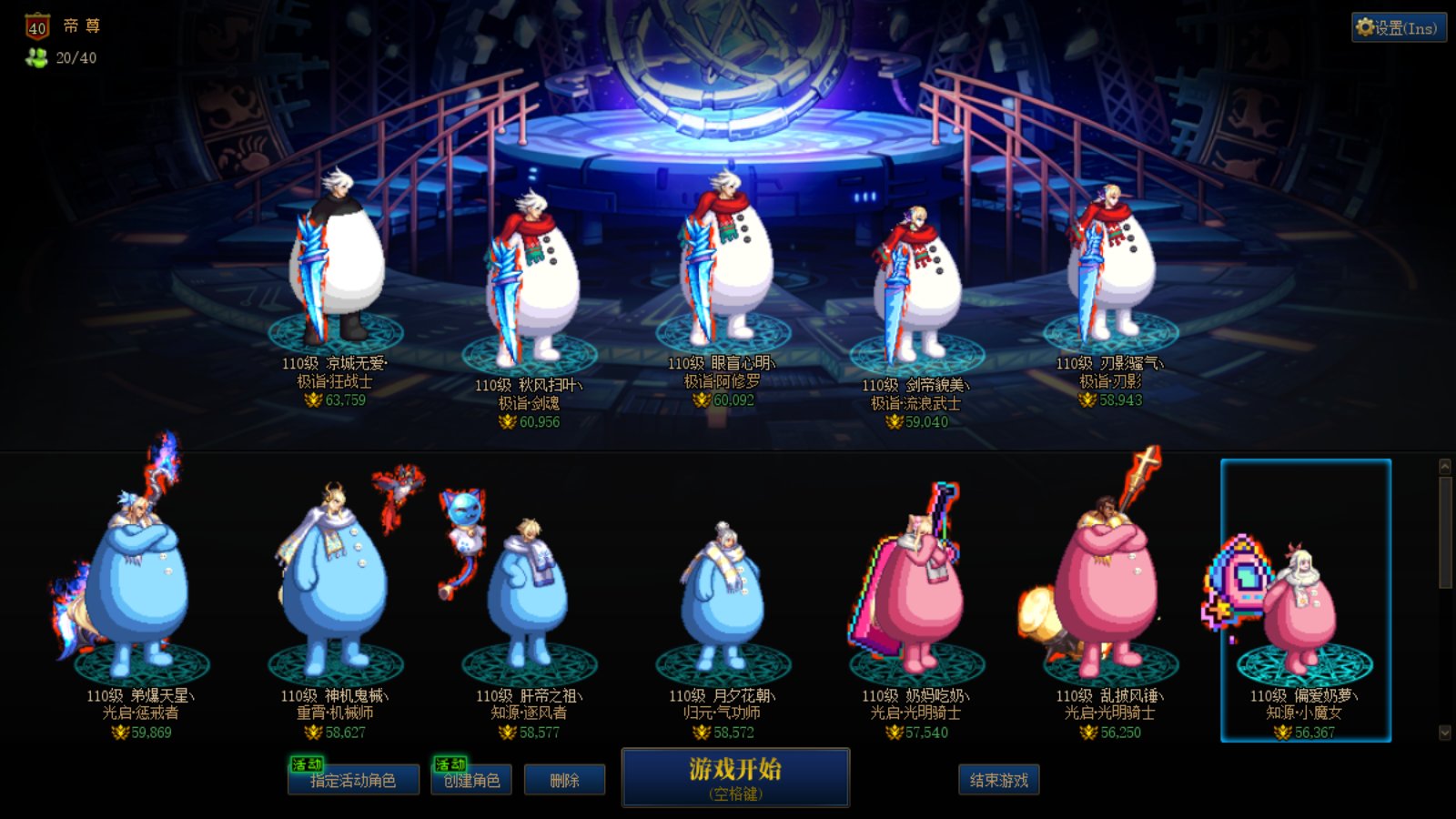
Task: Open the 创建角色 character creation button
Action: [x=473, y=780]
